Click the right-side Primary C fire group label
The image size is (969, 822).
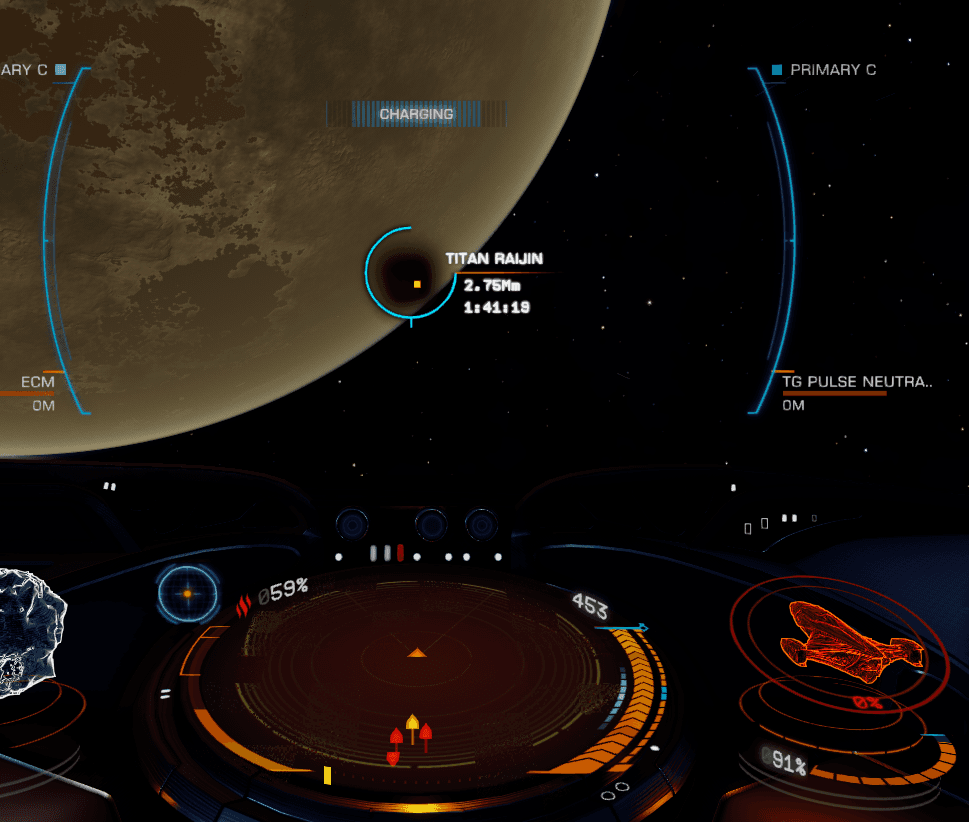[x=832, y=70]
